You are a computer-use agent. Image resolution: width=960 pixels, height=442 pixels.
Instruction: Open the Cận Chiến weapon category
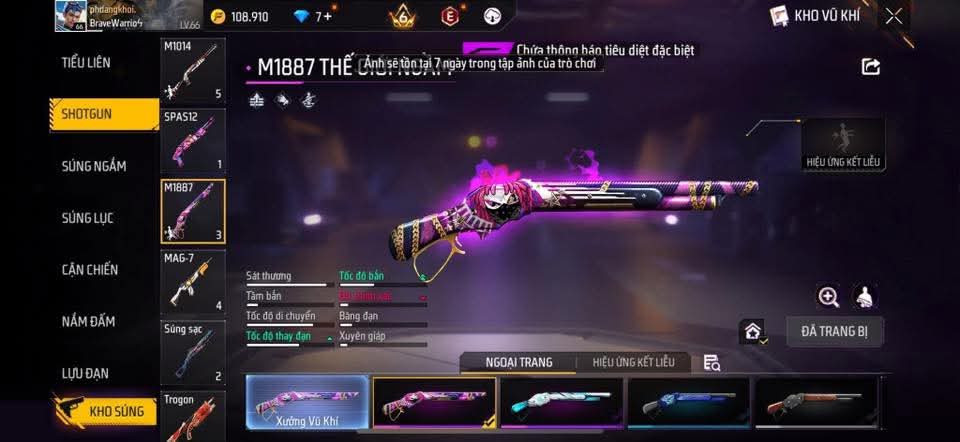[90, 270]
